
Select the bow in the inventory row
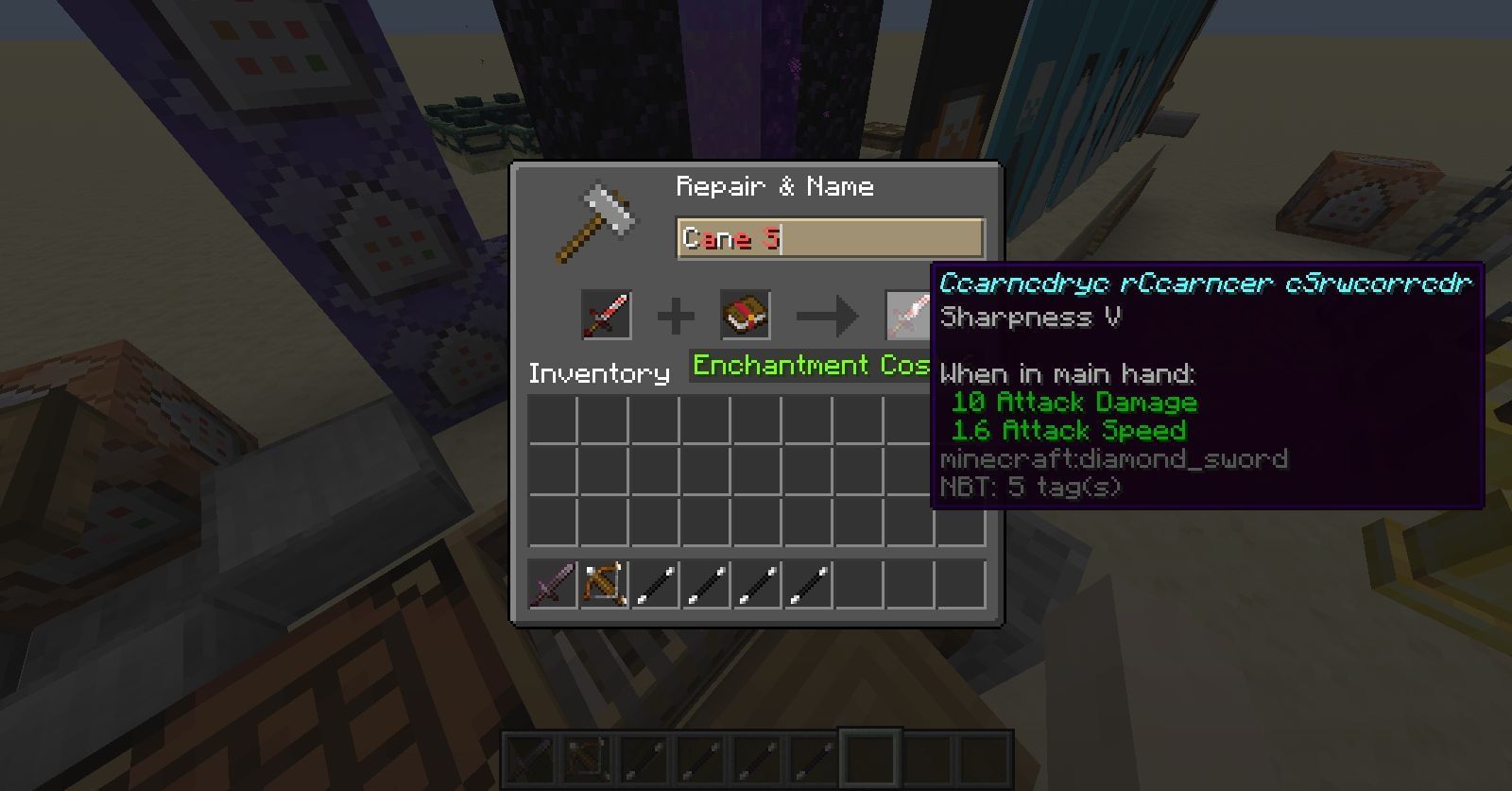[x=602, y=584]
